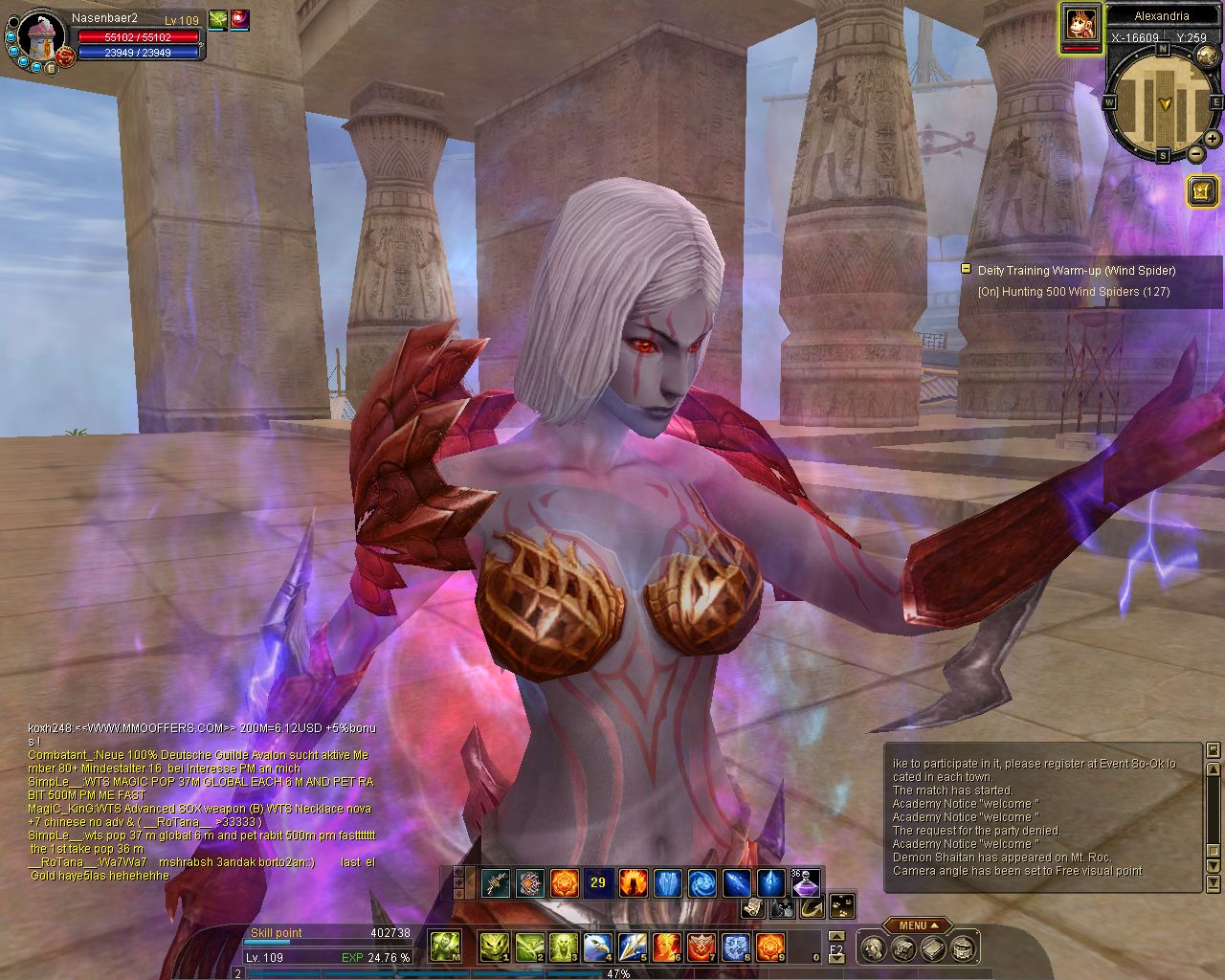Image resolution: width=1225 pixels, height=980 pixels.
Task: Click the minimap zoom-in plus button
Action: tap(1212, 139)
